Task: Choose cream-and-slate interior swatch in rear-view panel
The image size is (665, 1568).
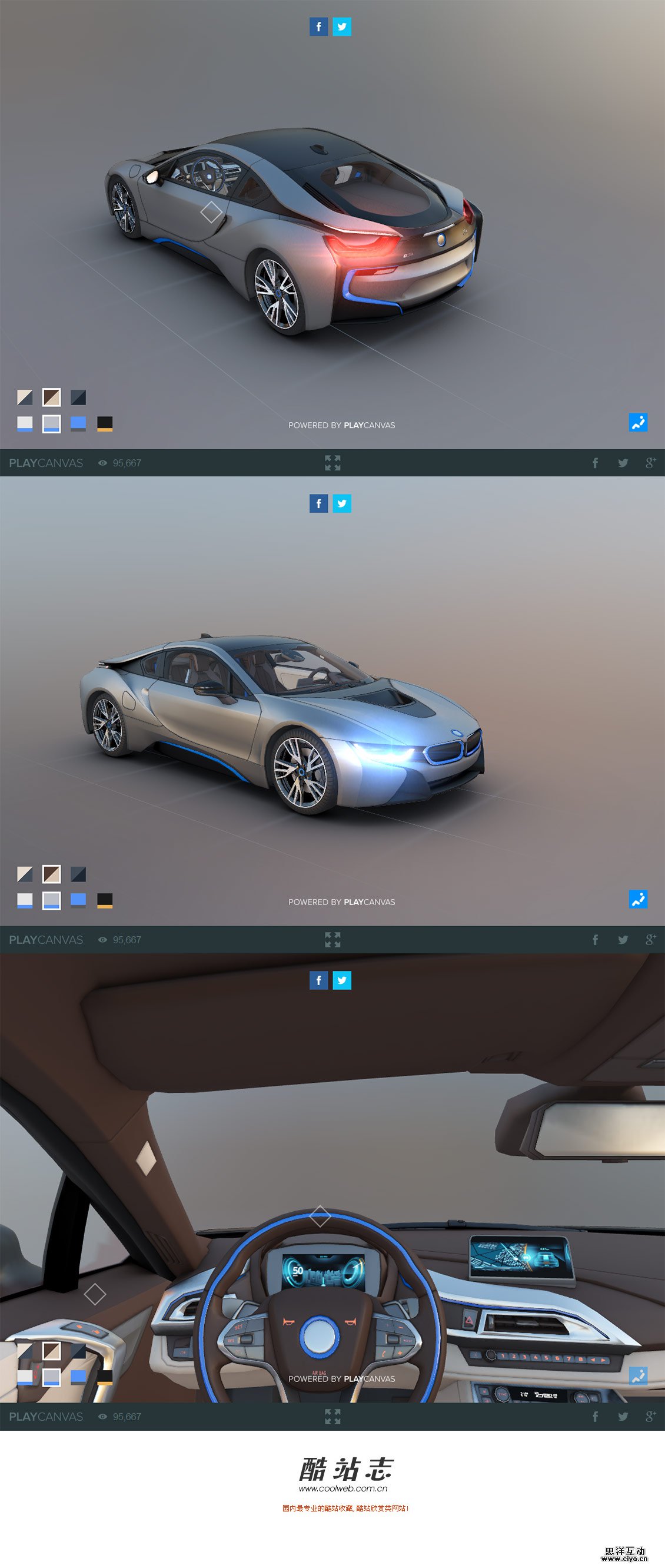Action: (25, 397)
